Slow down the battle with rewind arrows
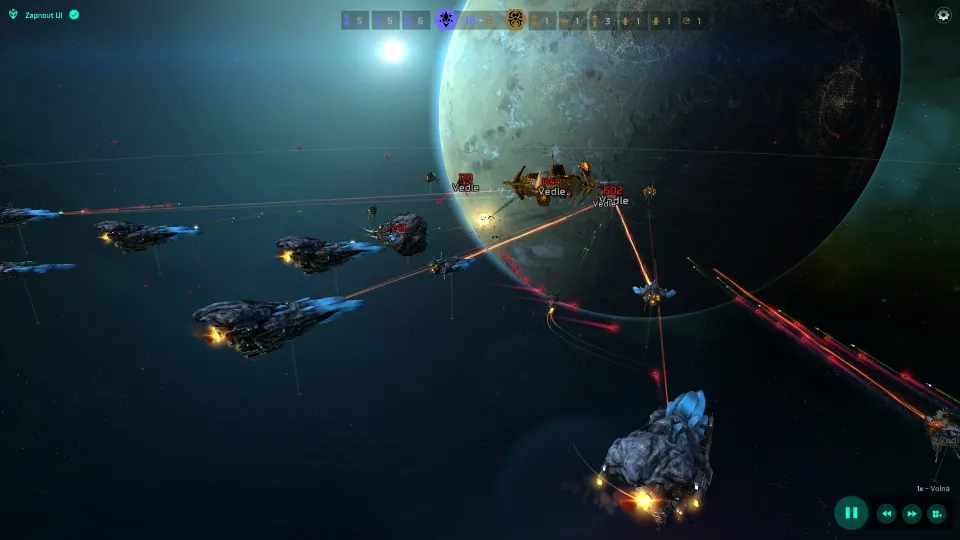The height and width of the screenshot is (540, 960). pyautogui.click(x=886, y=514)
